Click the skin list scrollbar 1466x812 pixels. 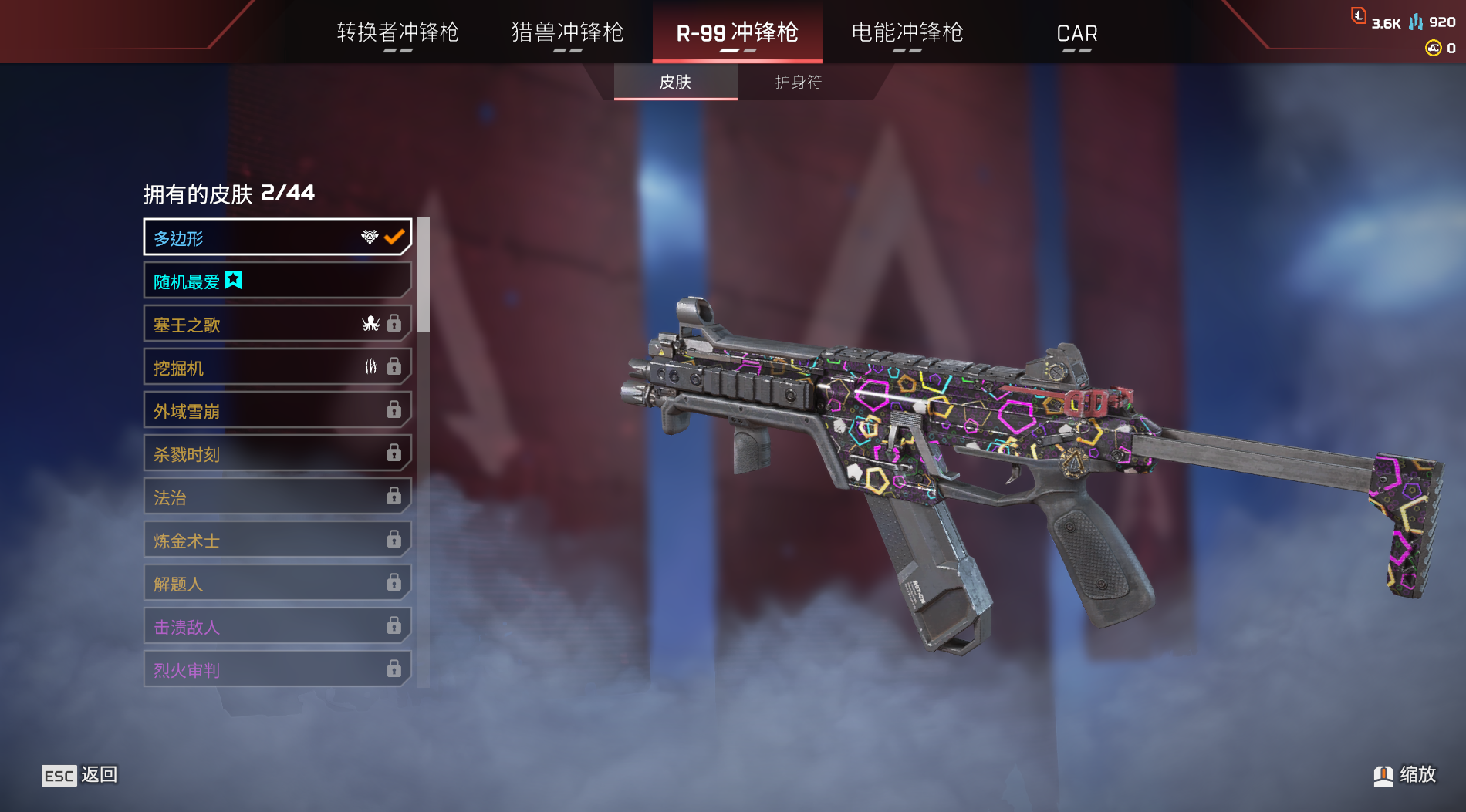tap(423, 275)
